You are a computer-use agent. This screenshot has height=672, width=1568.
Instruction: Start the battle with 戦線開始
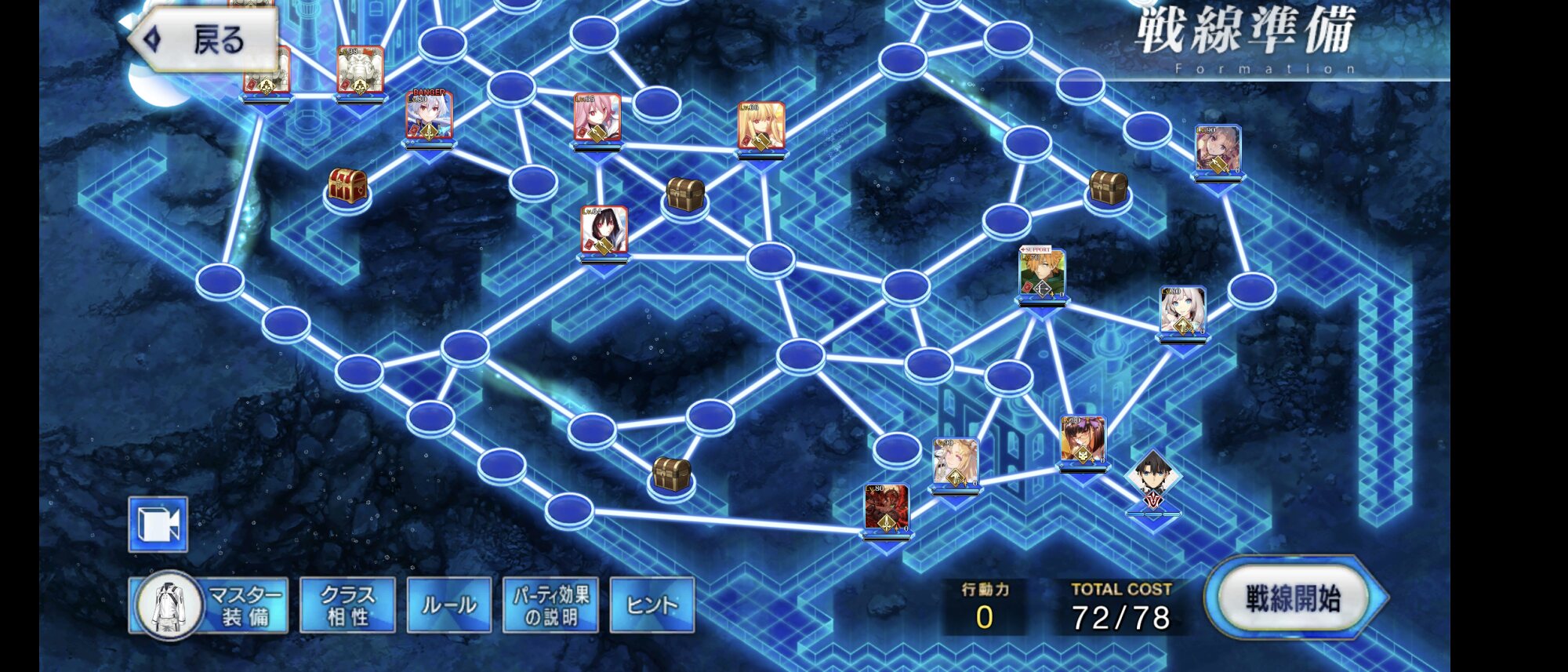coord(1293,598)
